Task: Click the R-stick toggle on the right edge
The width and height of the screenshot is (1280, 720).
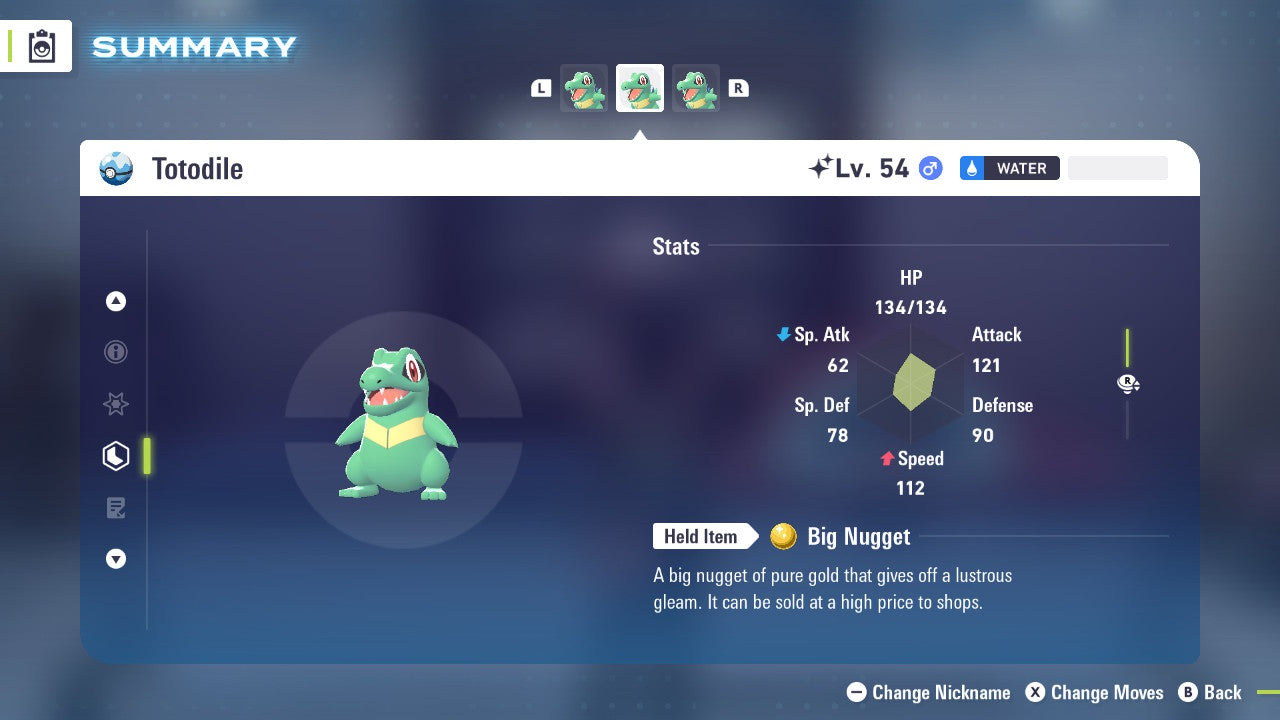Action: pyautogui.click(x=1128, y=383)
